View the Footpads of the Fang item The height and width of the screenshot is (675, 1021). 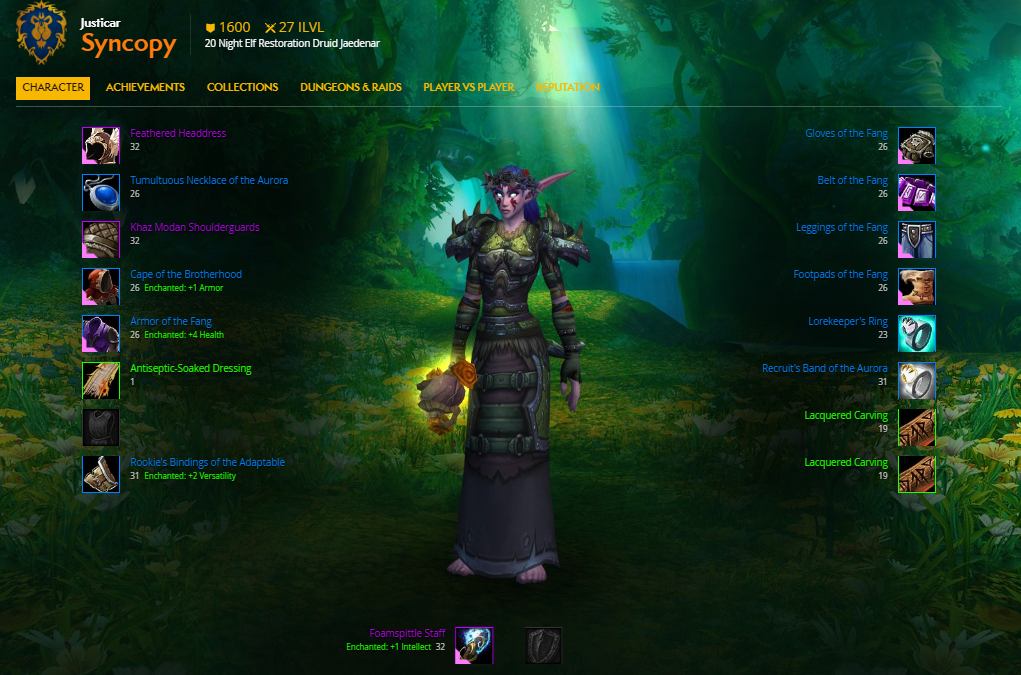click(840, 274)
